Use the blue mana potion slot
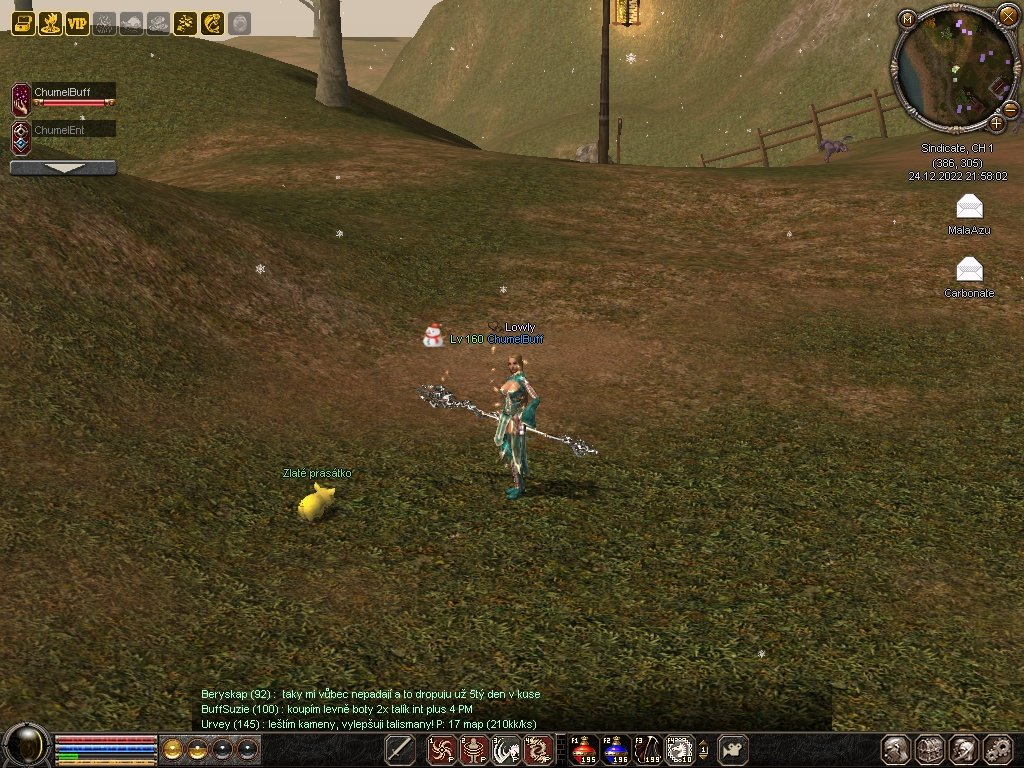The width and height of the screenshot is (1024, 768). 617,749
